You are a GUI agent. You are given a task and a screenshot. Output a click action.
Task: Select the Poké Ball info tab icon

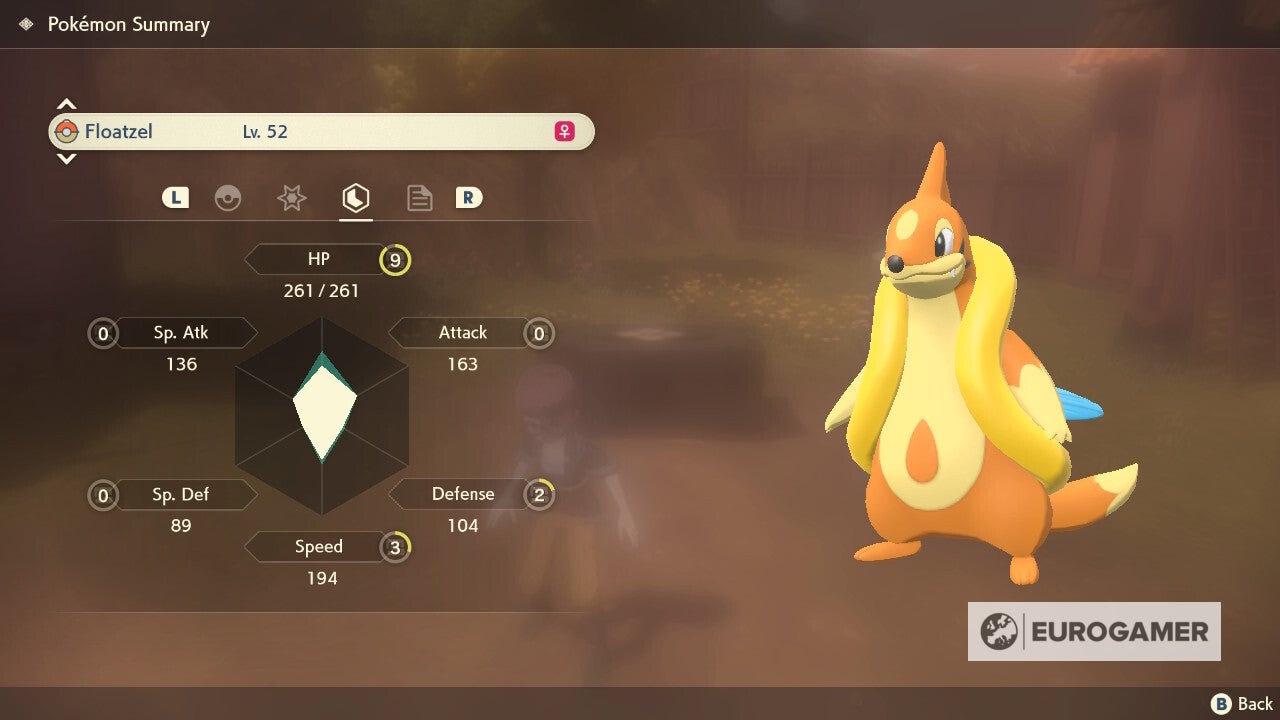point(229,197)
